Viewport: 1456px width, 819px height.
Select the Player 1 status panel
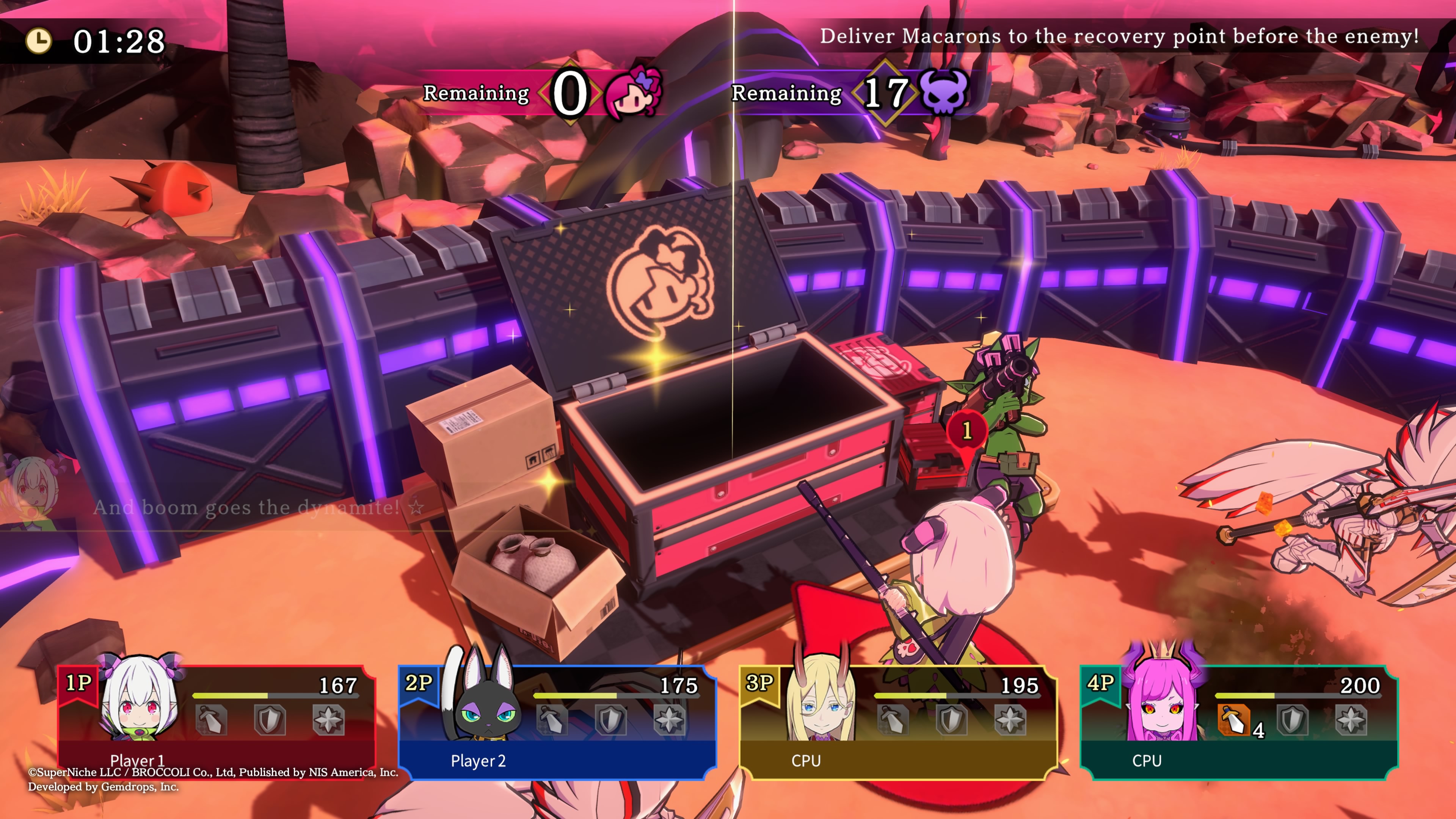click(x=217, y=721)
